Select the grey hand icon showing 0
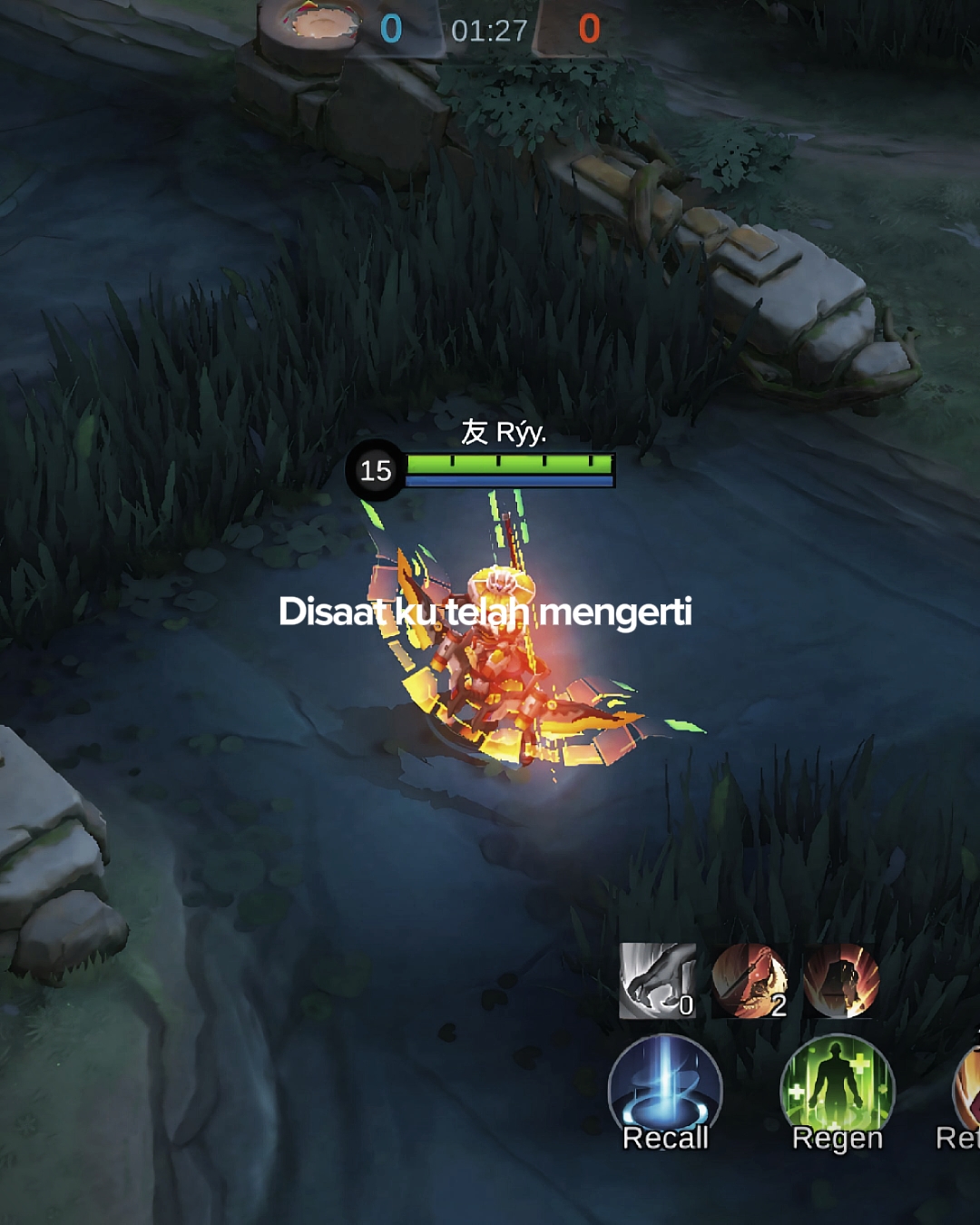The image size is (980, 1225). 658,981
